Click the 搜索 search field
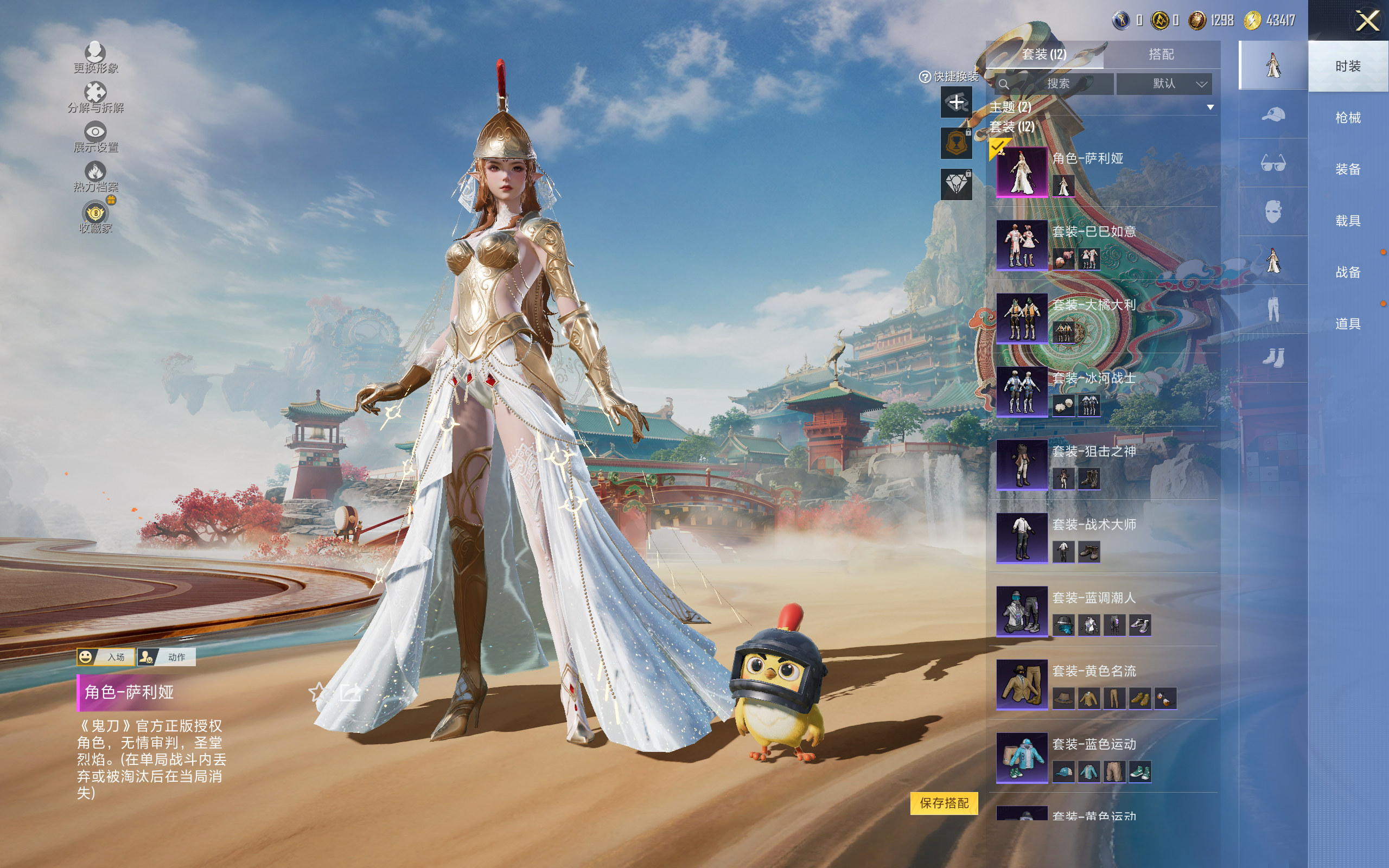The width and height of the screenshot is (1389, 868). click(x=1057, y=84)
